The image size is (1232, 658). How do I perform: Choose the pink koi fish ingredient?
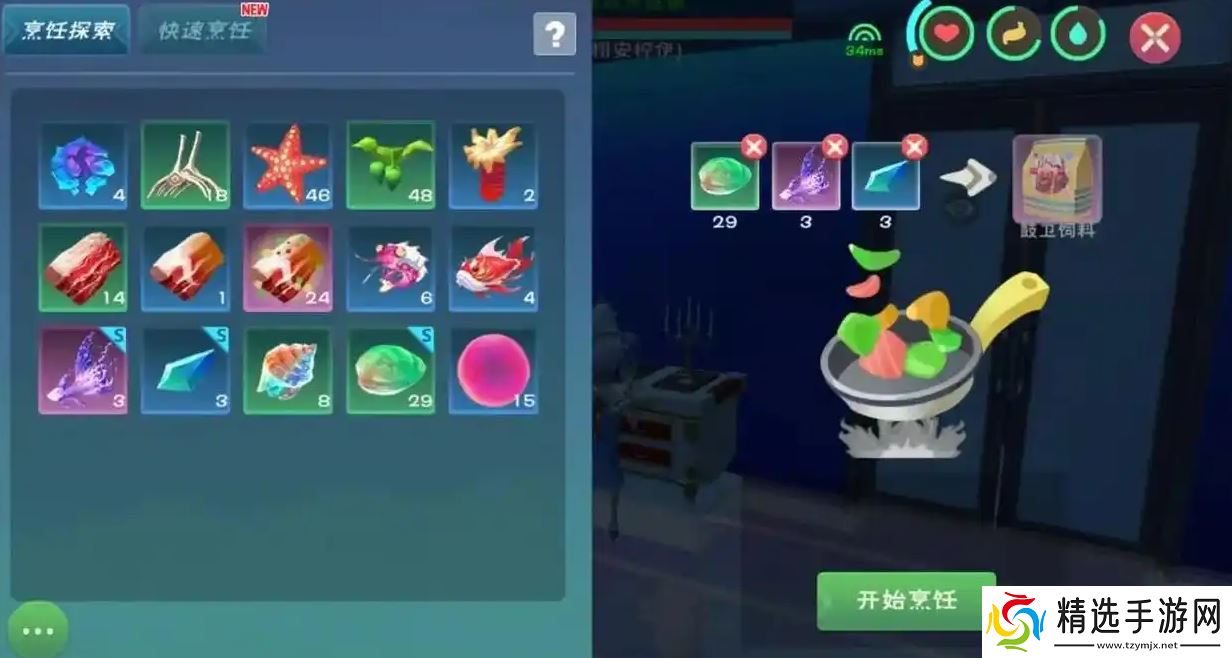point(390,268)
